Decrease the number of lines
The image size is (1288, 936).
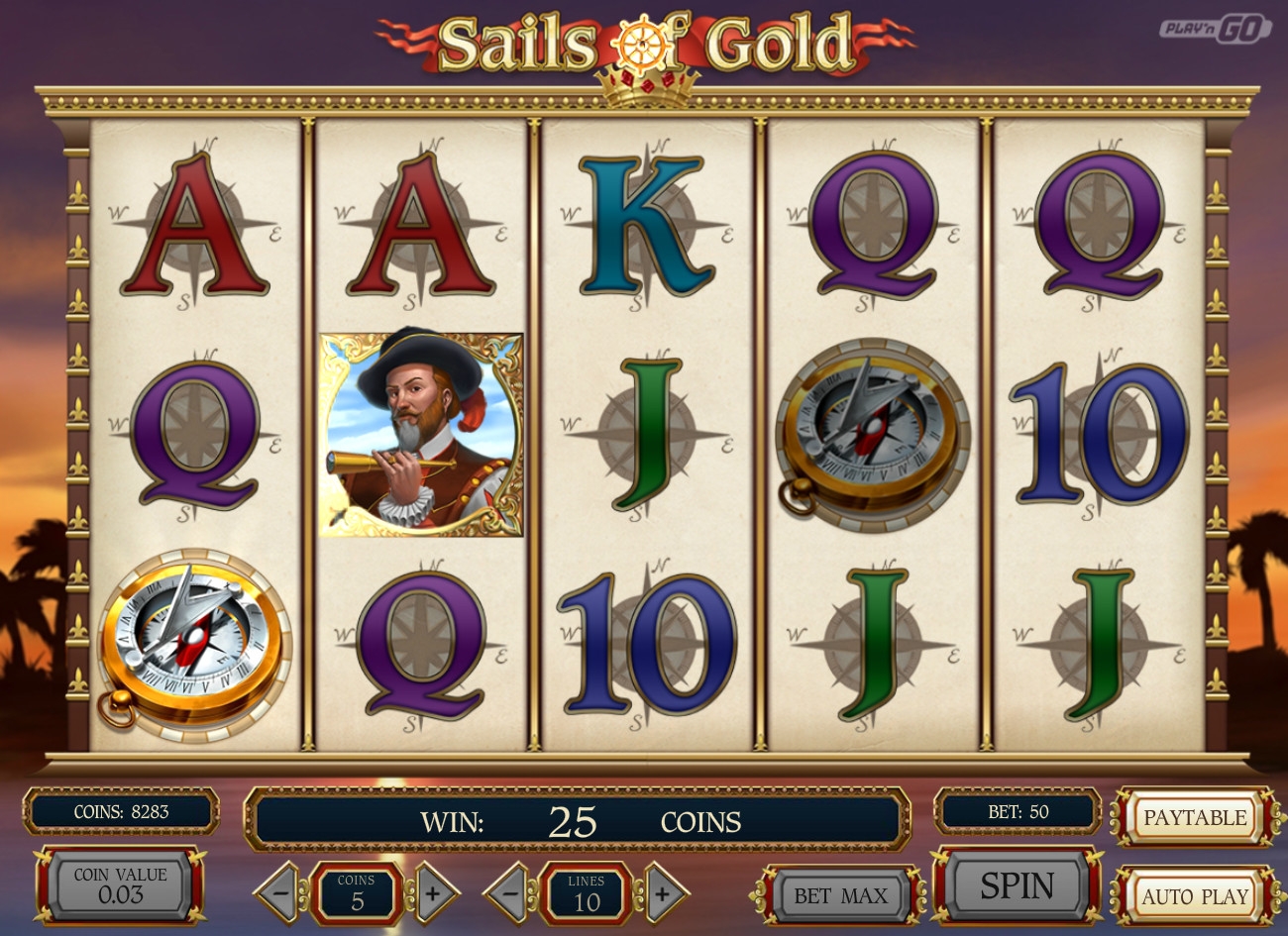pos(509,892)
